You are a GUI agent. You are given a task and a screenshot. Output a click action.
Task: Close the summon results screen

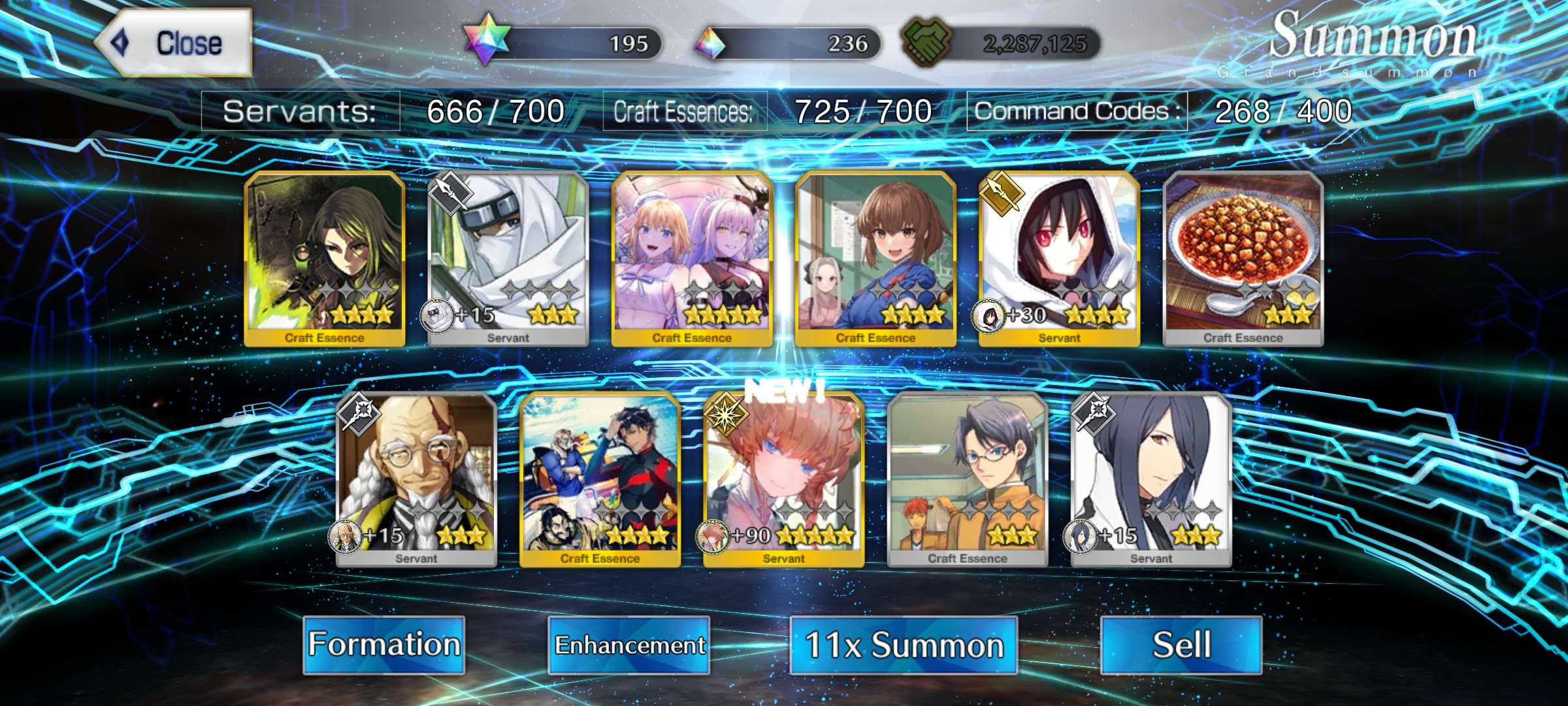(x=174, y=43)
